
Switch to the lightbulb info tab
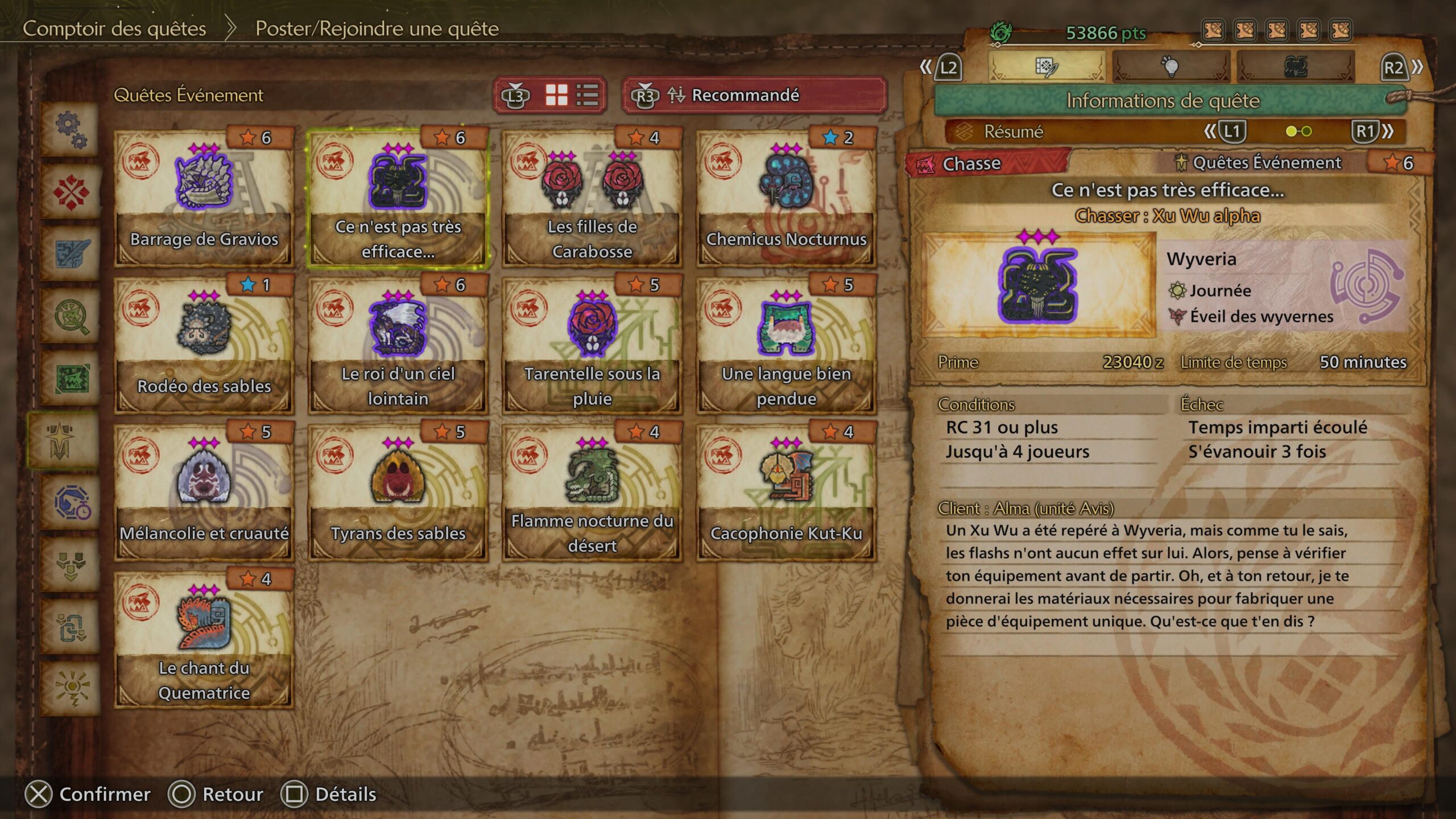click(x=1170, y=67)
